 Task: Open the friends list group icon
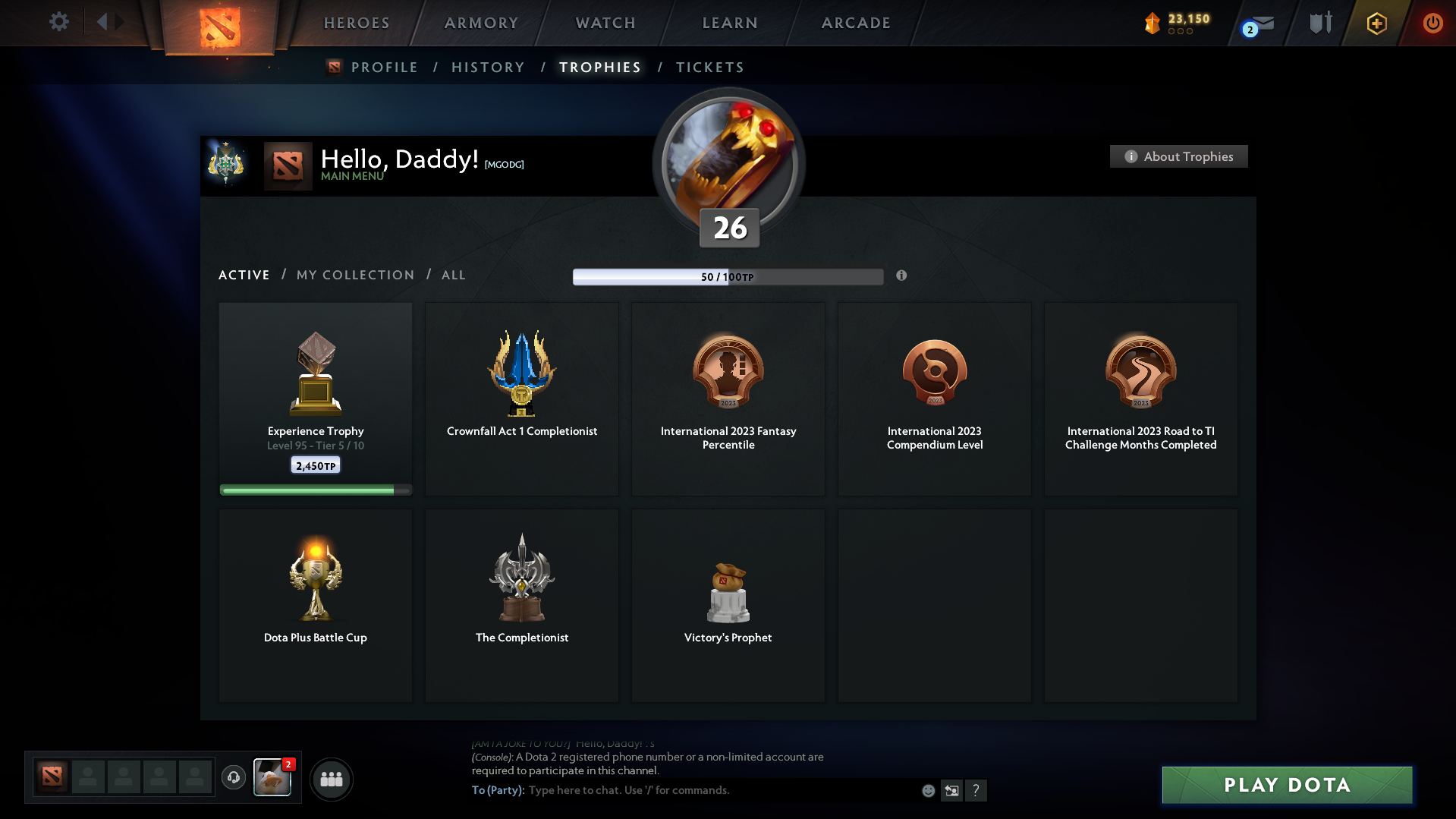point(331,779)
